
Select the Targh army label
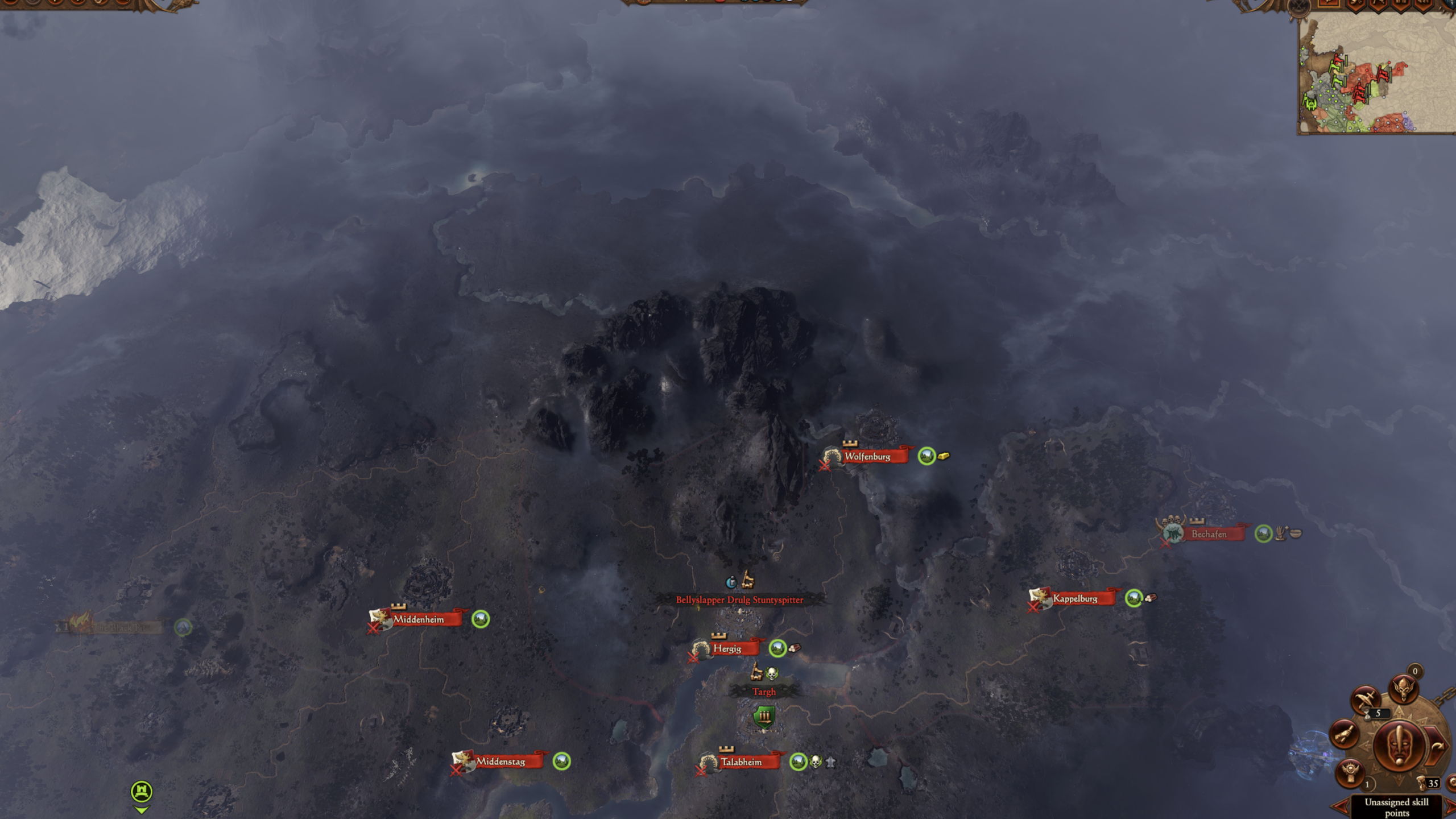click(764, 692)
